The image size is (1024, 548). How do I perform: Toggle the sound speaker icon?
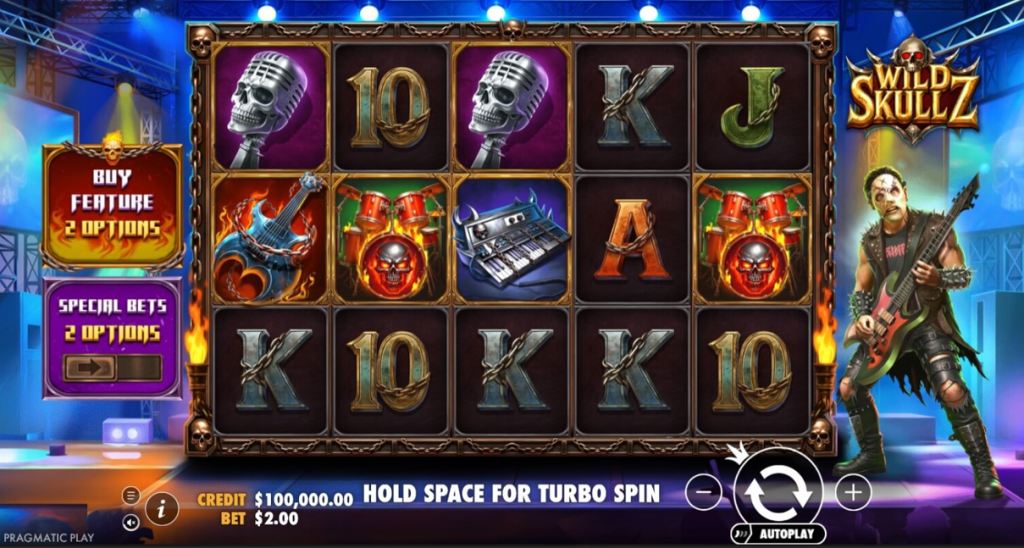131,521
